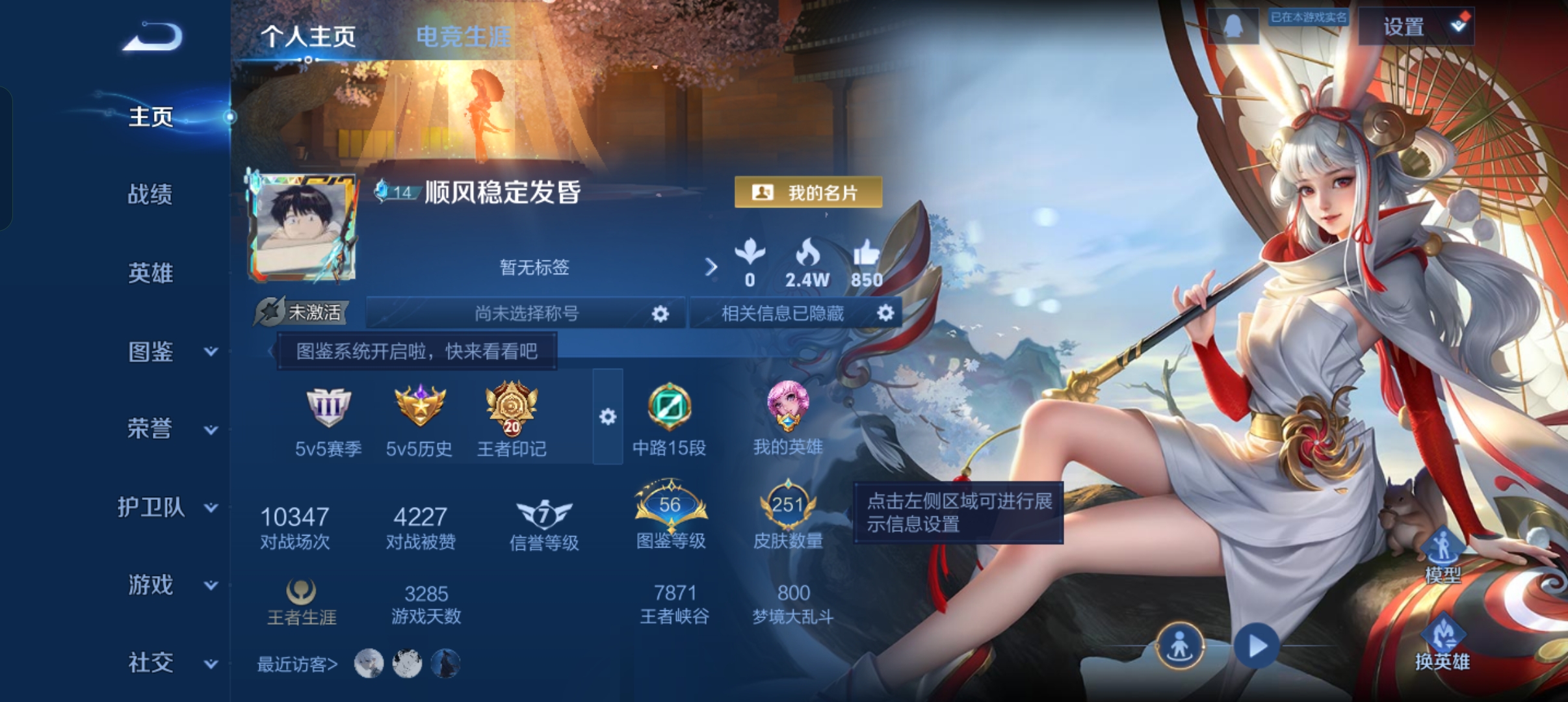This screenshot has height=702, width=1568.
Task: Open title selection gear next to 尚未选择称号
Action: [x=660, y=314]
